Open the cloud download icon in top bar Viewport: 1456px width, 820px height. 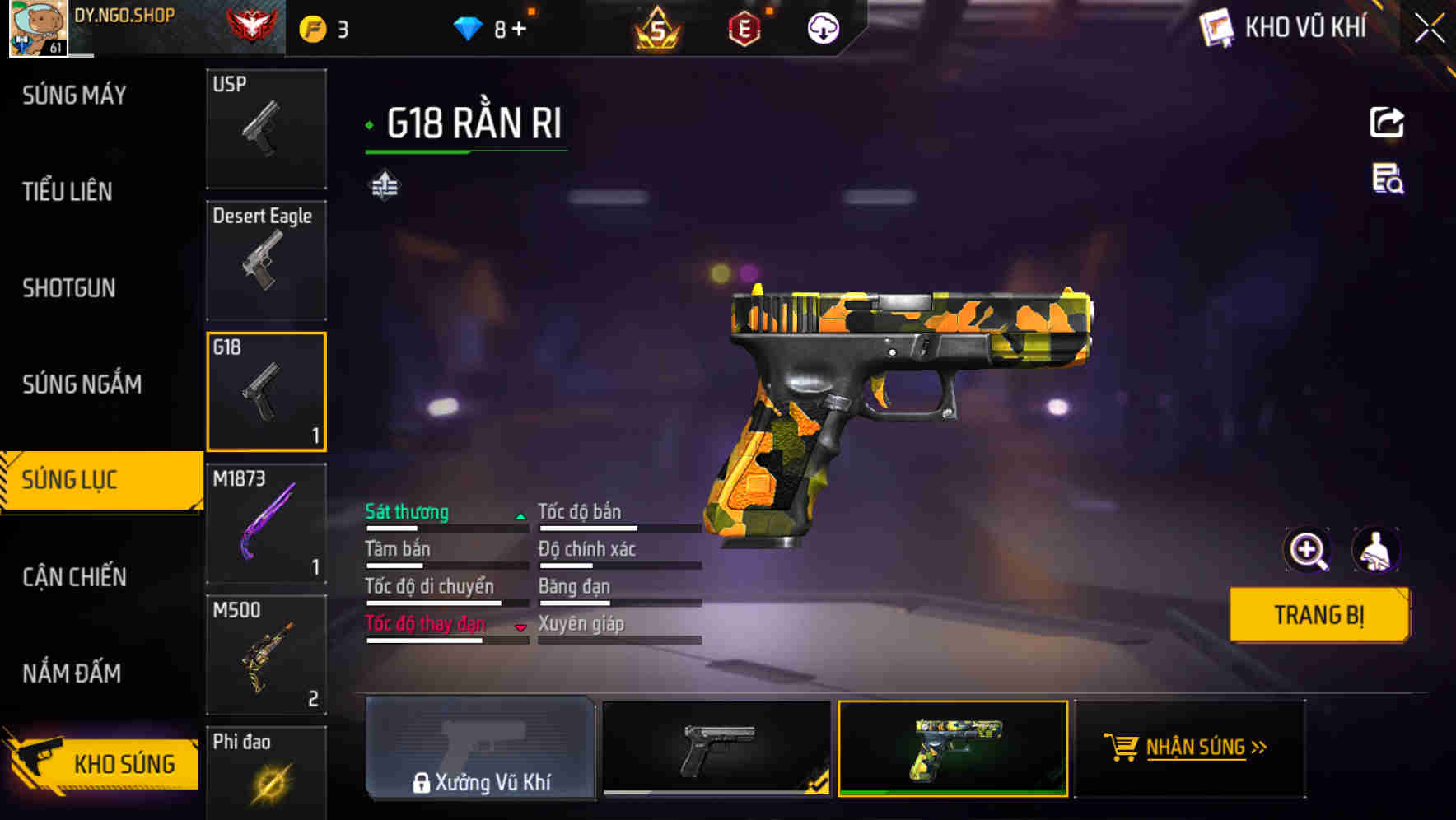pos(823,27)
